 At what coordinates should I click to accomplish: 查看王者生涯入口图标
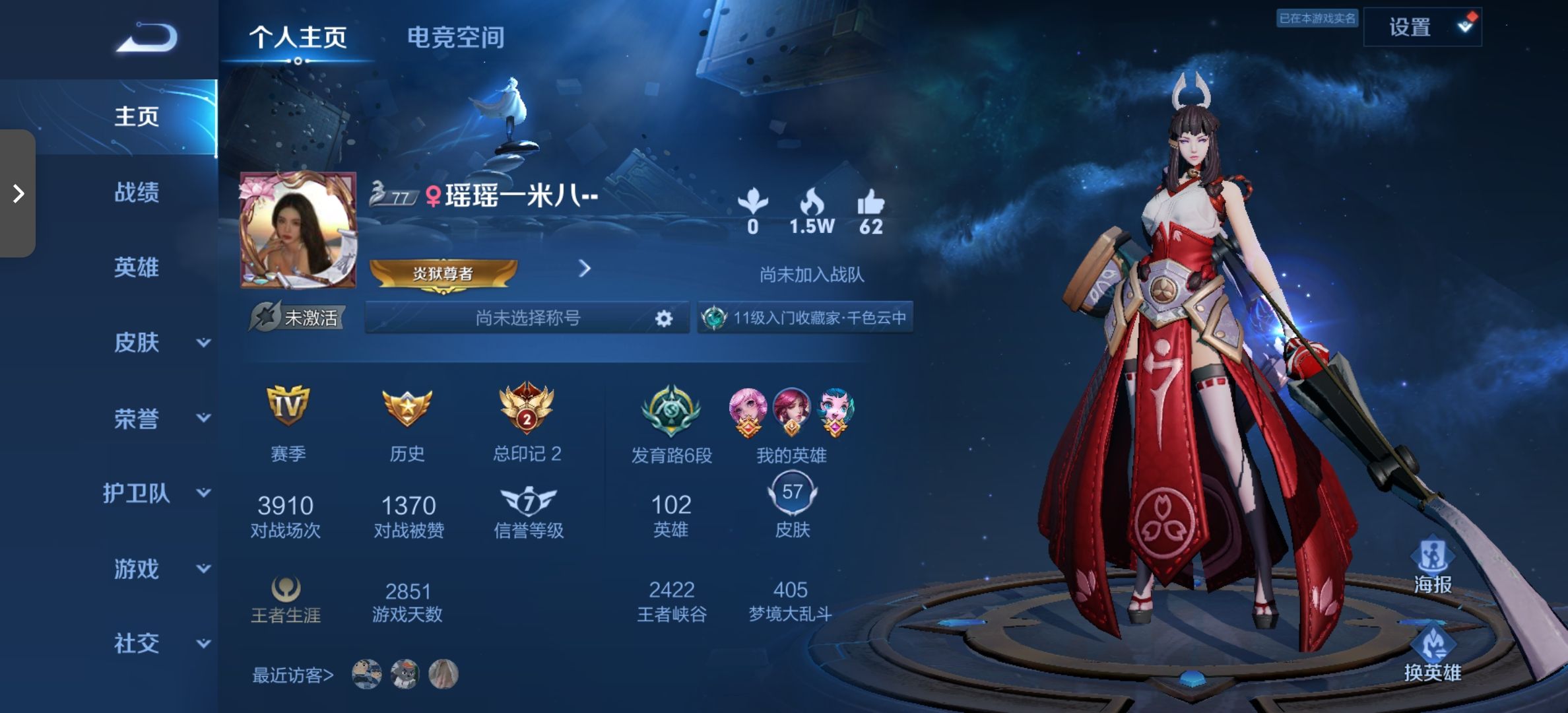point(286,588)
